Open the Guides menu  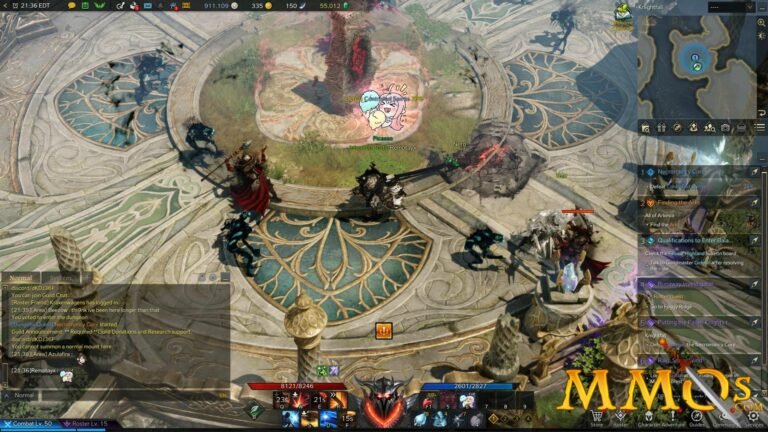(x=696, y=416)
